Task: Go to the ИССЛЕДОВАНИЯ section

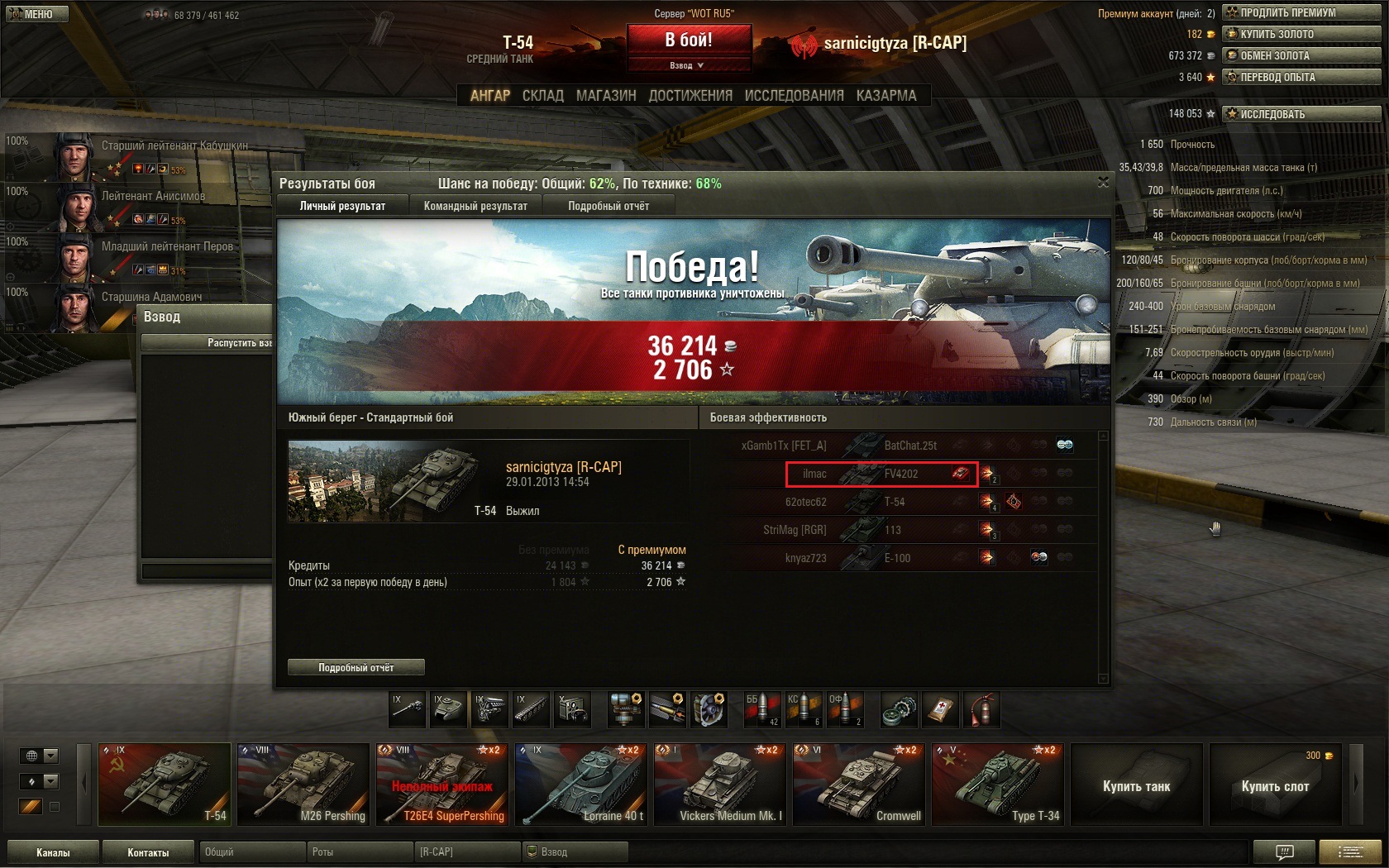Action: point(794,96)
